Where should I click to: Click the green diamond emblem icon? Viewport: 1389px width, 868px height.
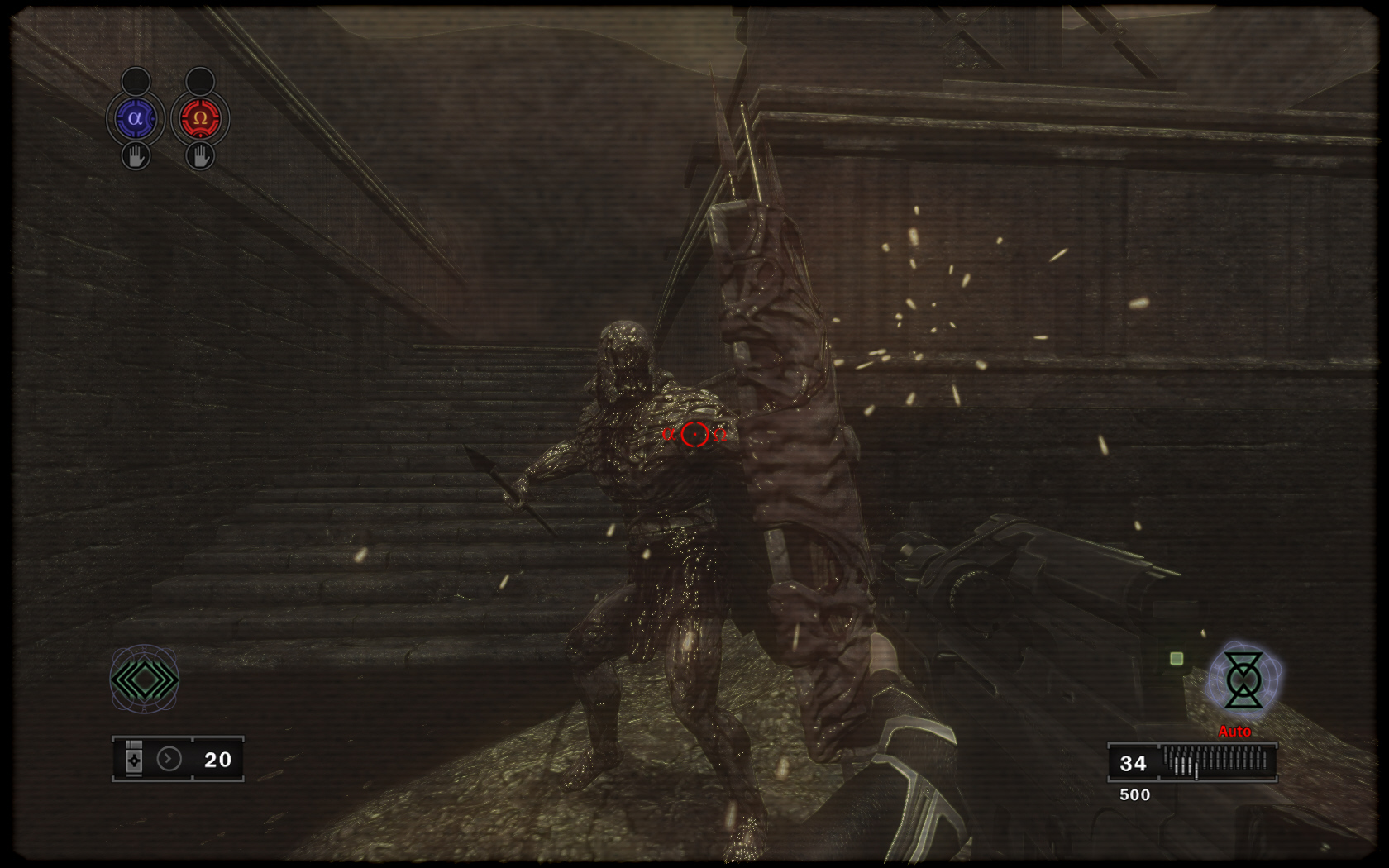[x=145, y=680]
